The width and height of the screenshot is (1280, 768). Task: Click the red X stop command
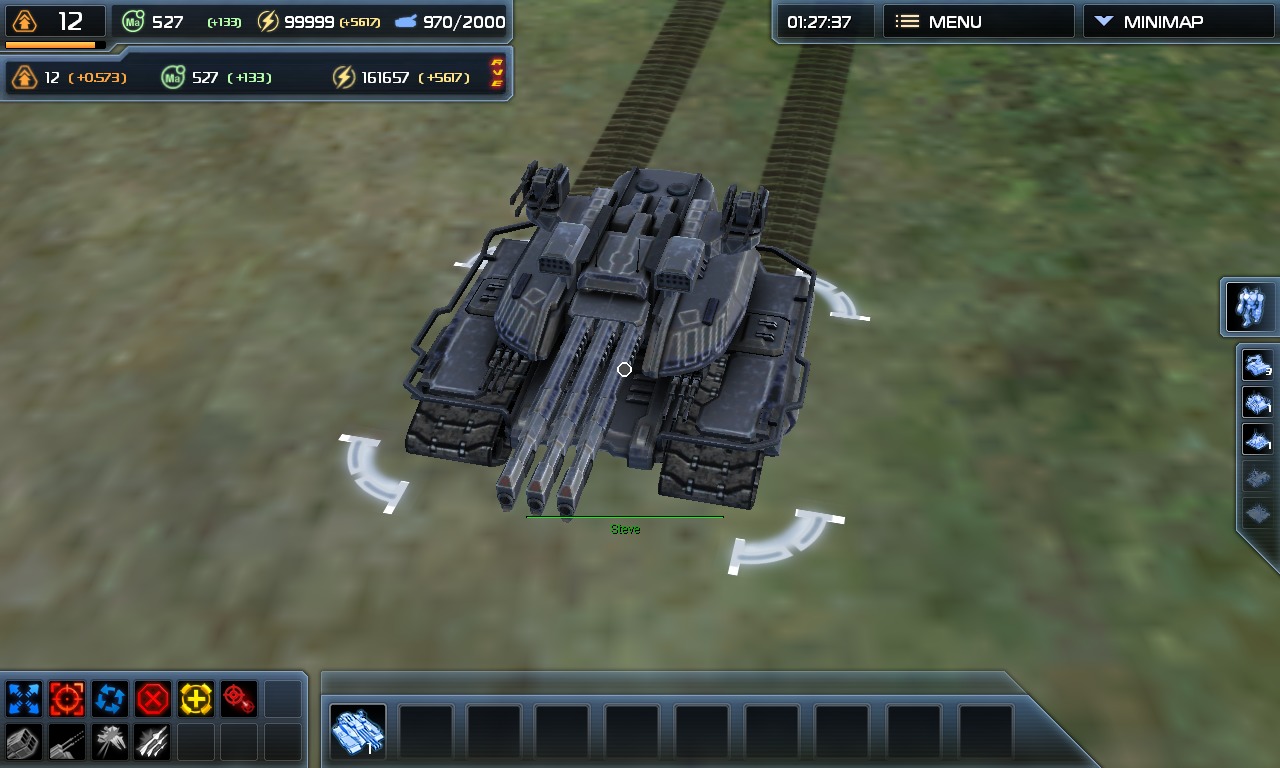coord(153,698)
